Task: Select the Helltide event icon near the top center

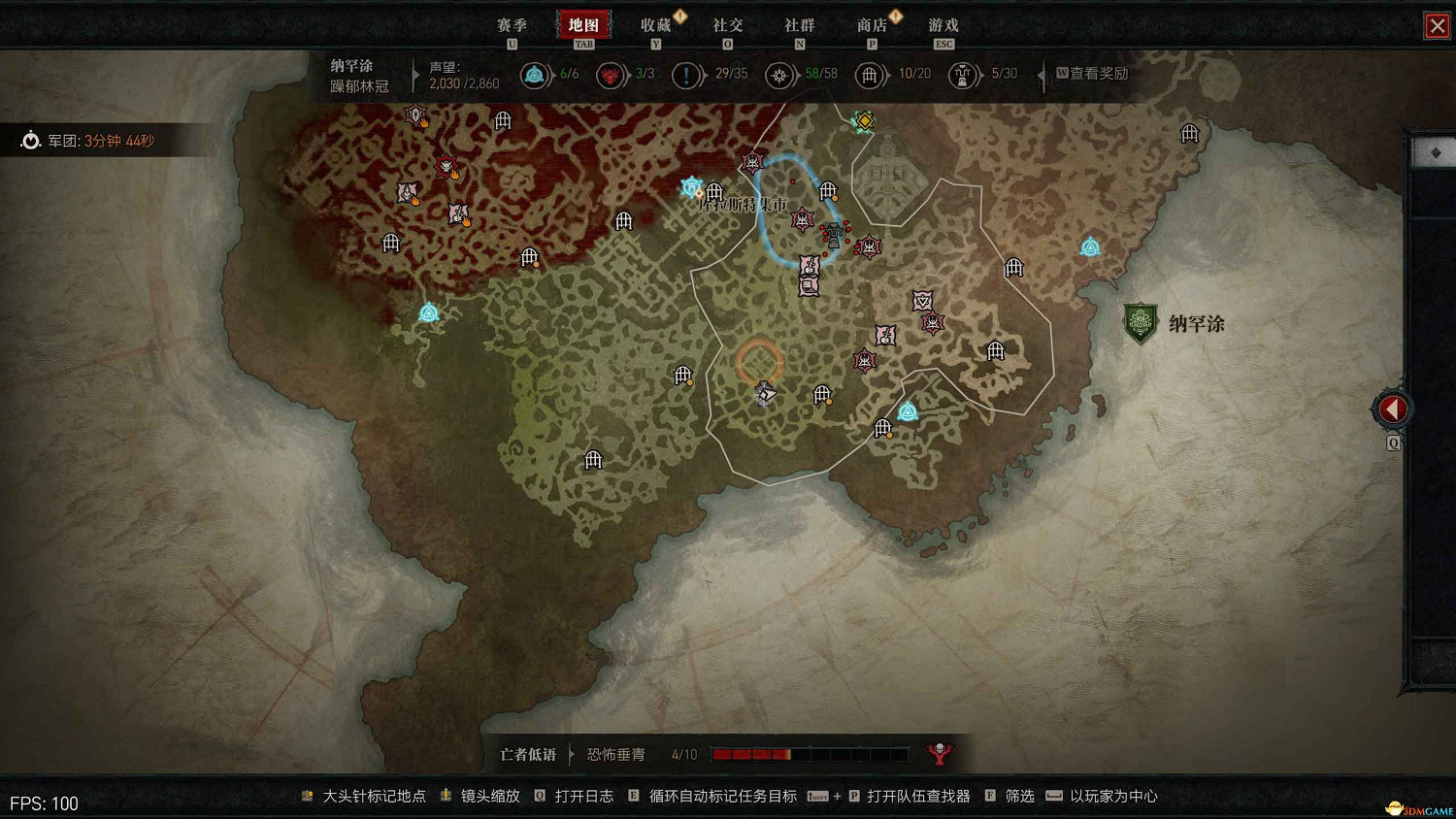Action: (862, 121)
